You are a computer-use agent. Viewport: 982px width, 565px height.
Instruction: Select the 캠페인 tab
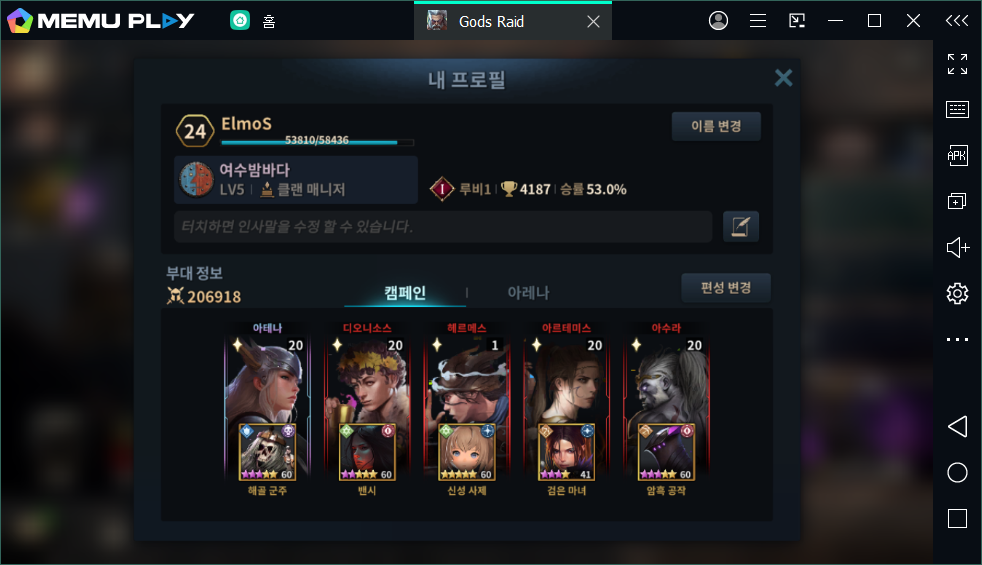(405, 292)
